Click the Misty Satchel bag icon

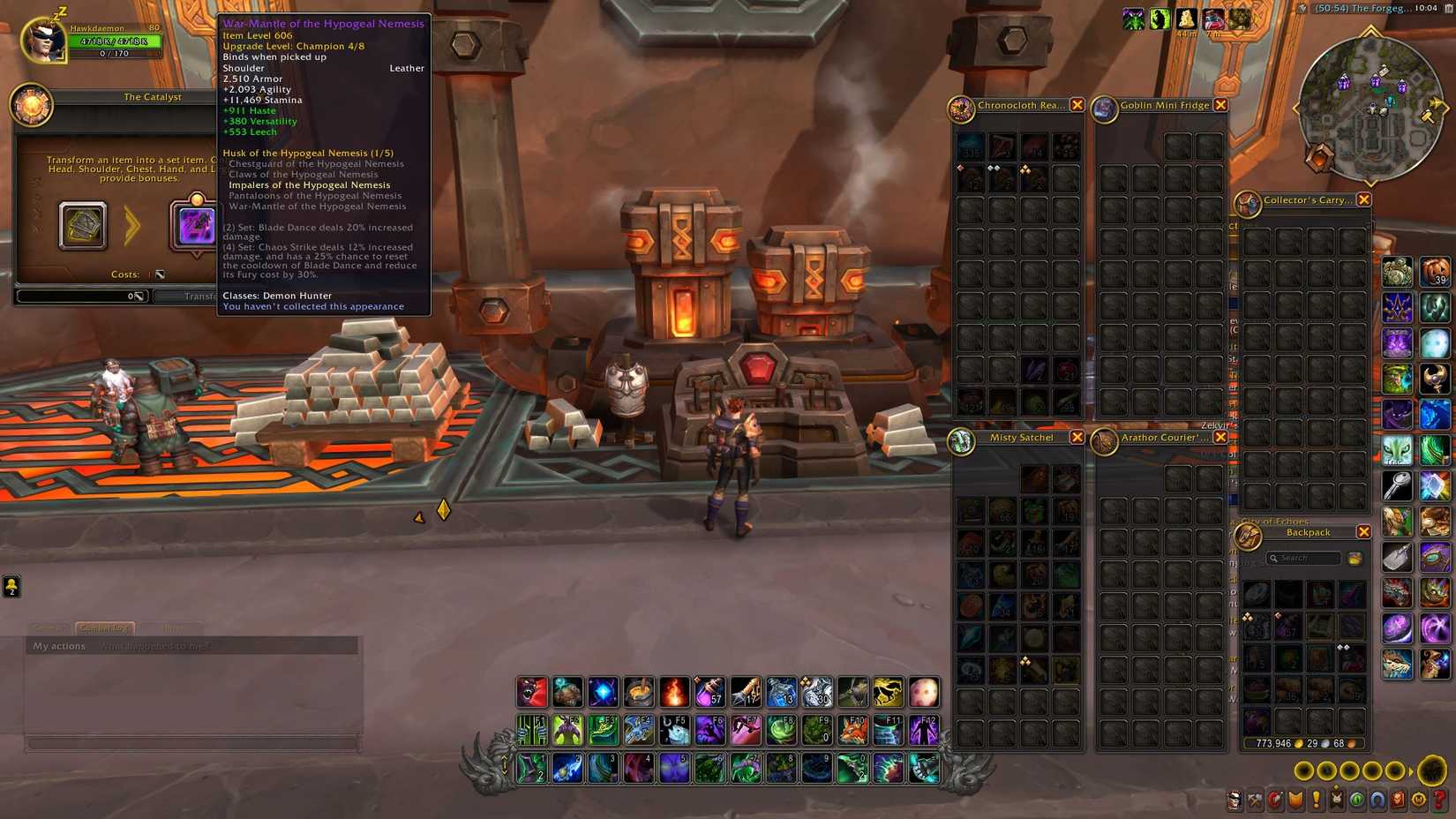click(x=962, y=439)
